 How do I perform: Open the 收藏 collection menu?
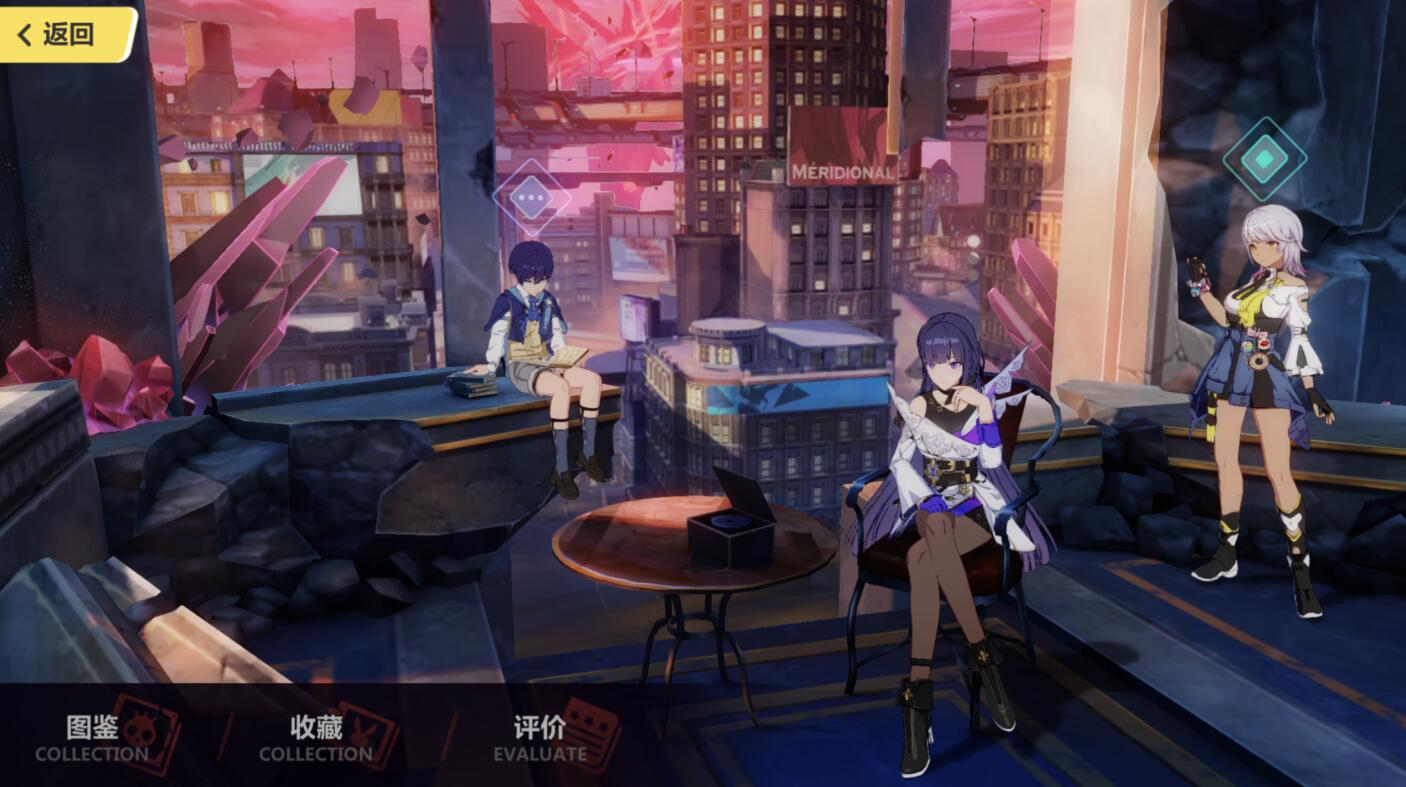point(316,738)
